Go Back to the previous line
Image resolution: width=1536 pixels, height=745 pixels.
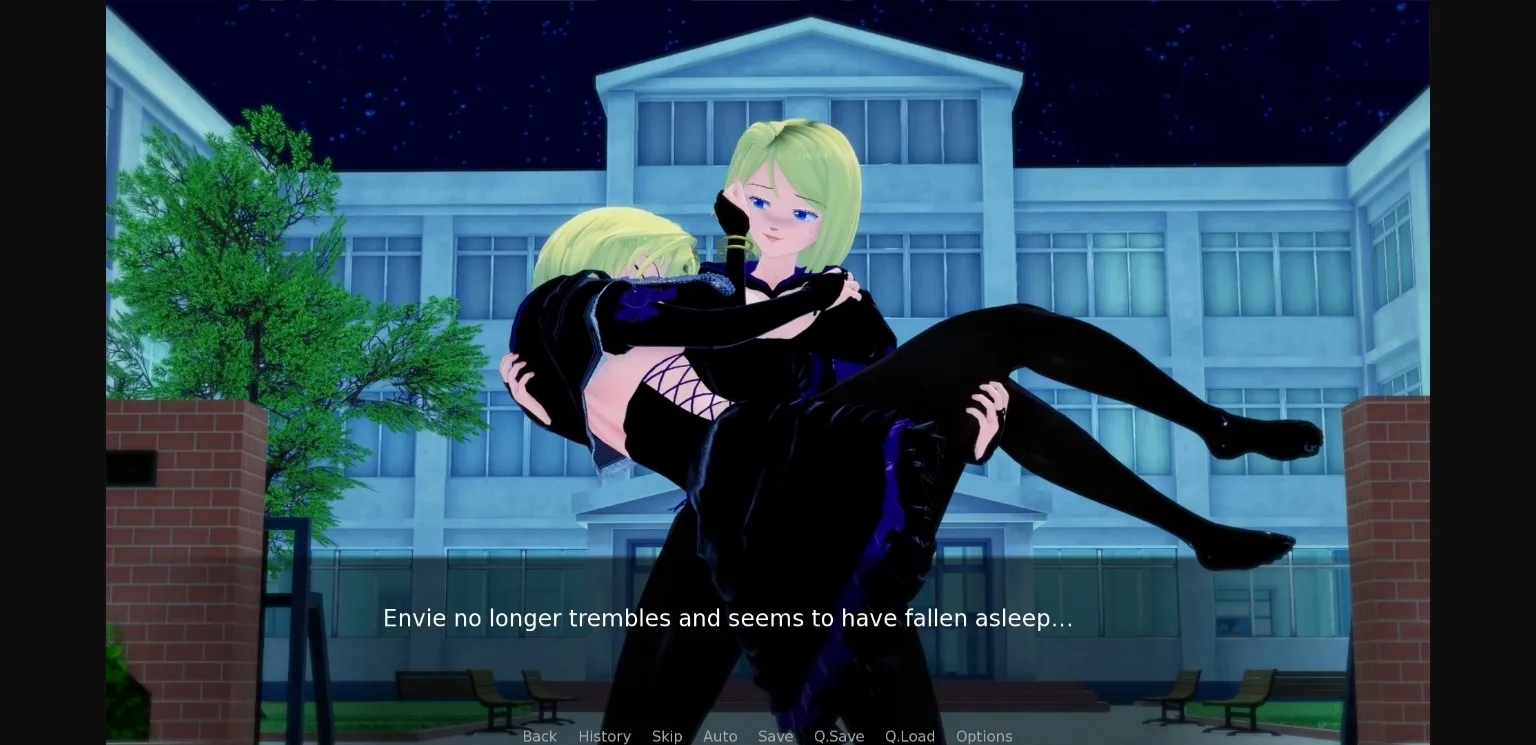coord(540,736)
